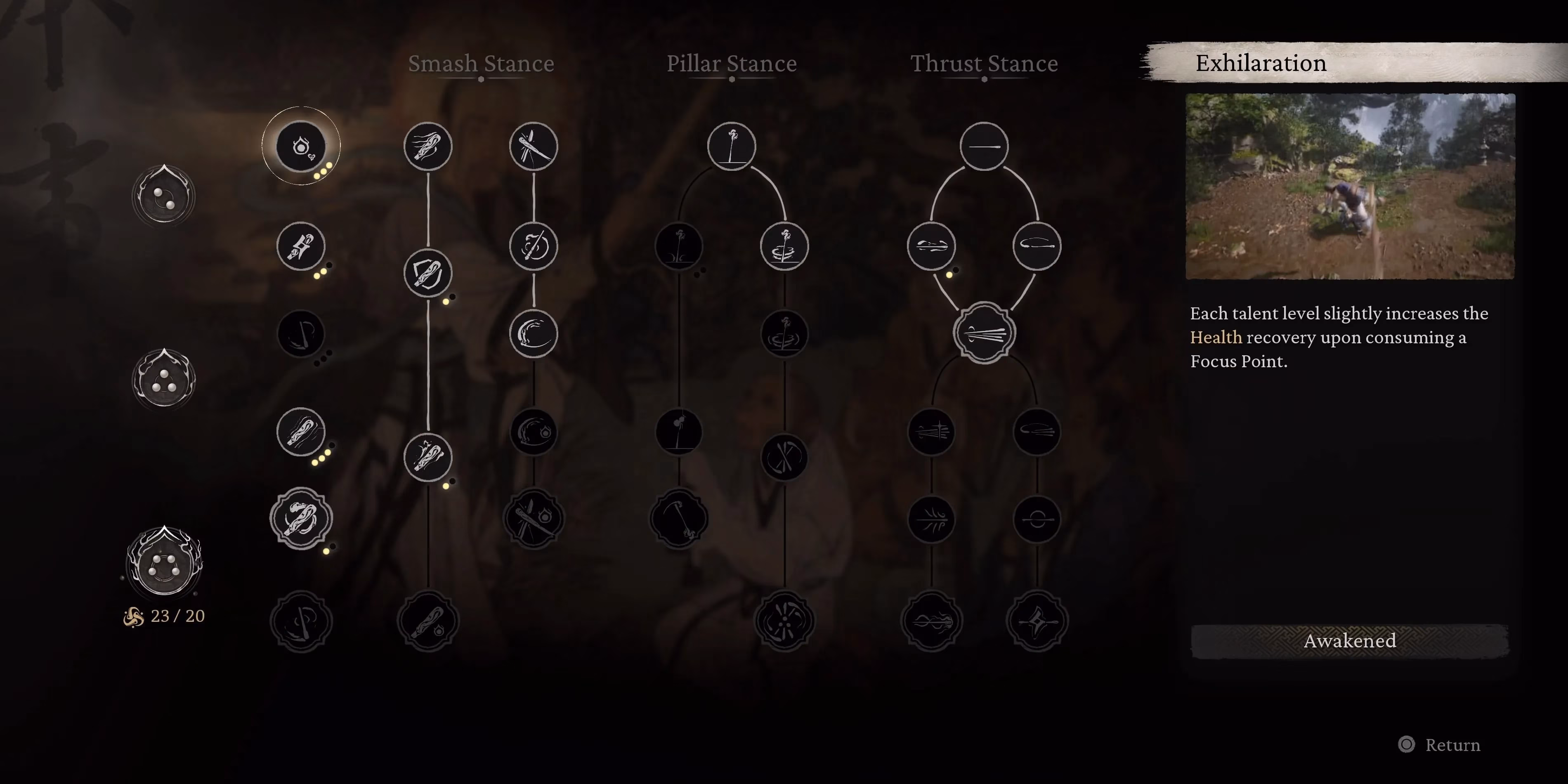Viewport: 1568px width, 784px height.
Task: Select the shield-with-staff talent in Smash Stance
Action: point(428,273)
